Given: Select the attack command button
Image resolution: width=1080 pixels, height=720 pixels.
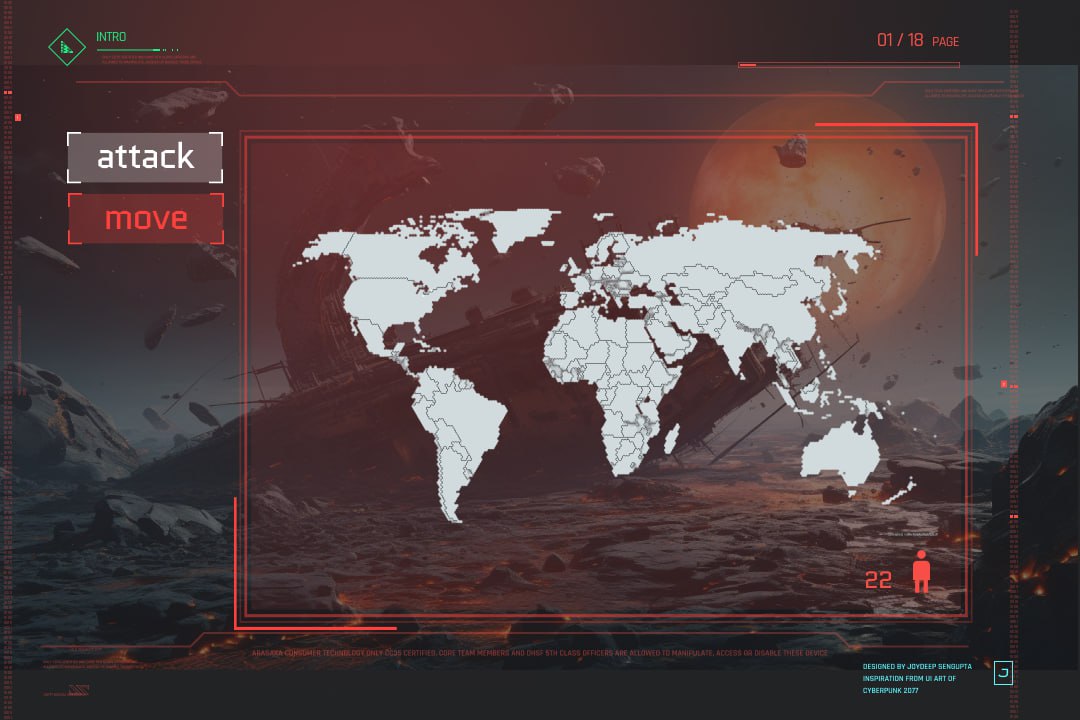Looking at the screenshot, I should (x=145, y=157).
